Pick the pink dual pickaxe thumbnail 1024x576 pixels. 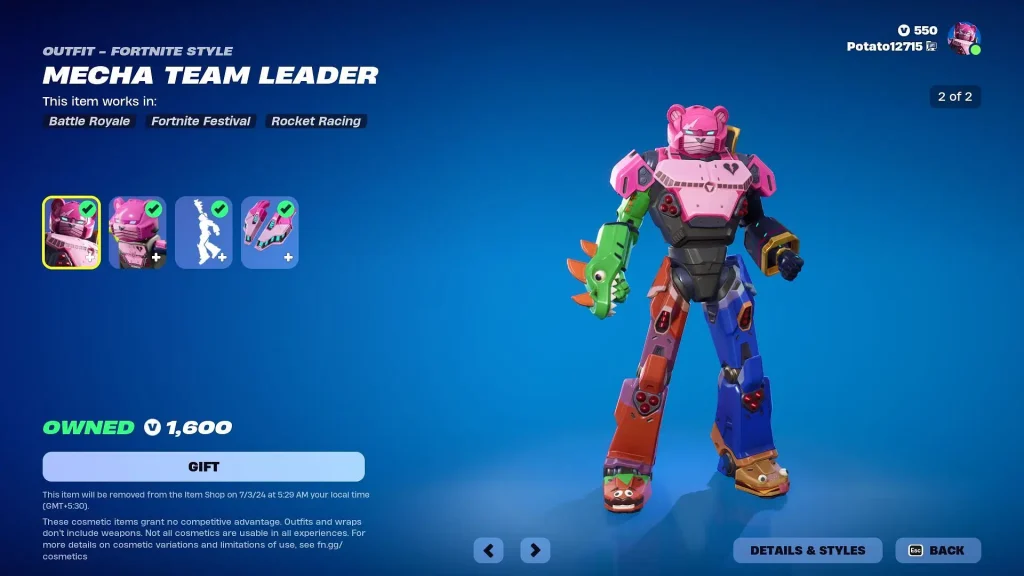(269, 233)
